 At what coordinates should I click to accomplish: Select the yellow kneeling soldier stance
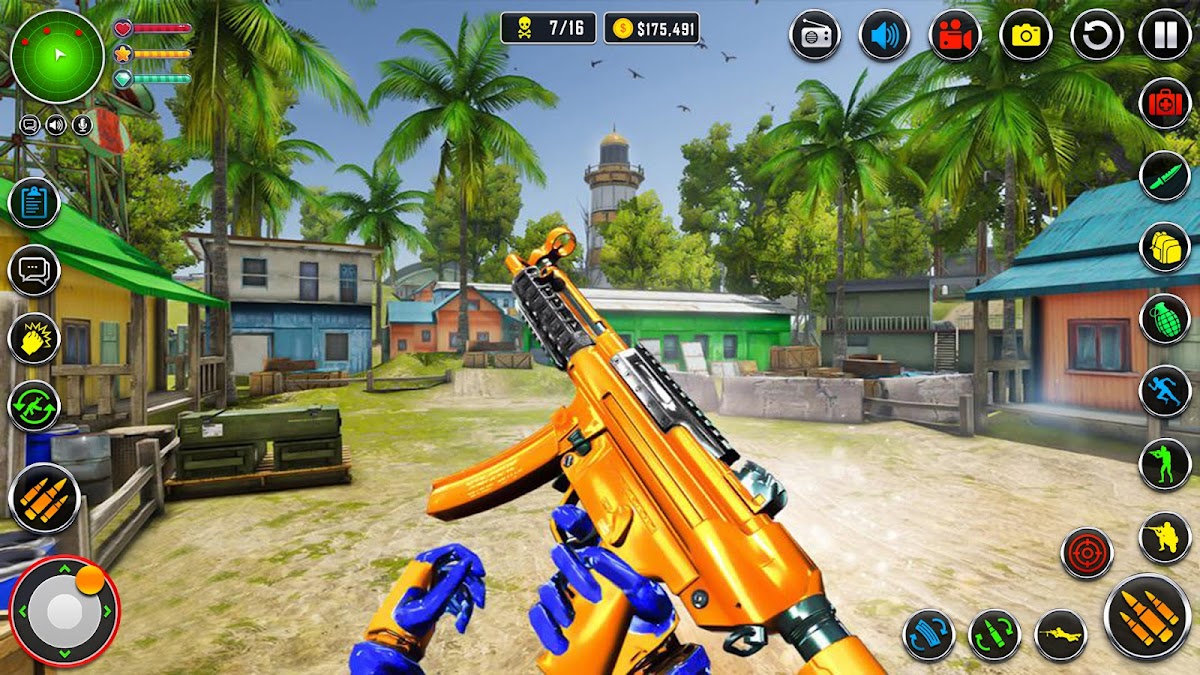click(1165, 537)
